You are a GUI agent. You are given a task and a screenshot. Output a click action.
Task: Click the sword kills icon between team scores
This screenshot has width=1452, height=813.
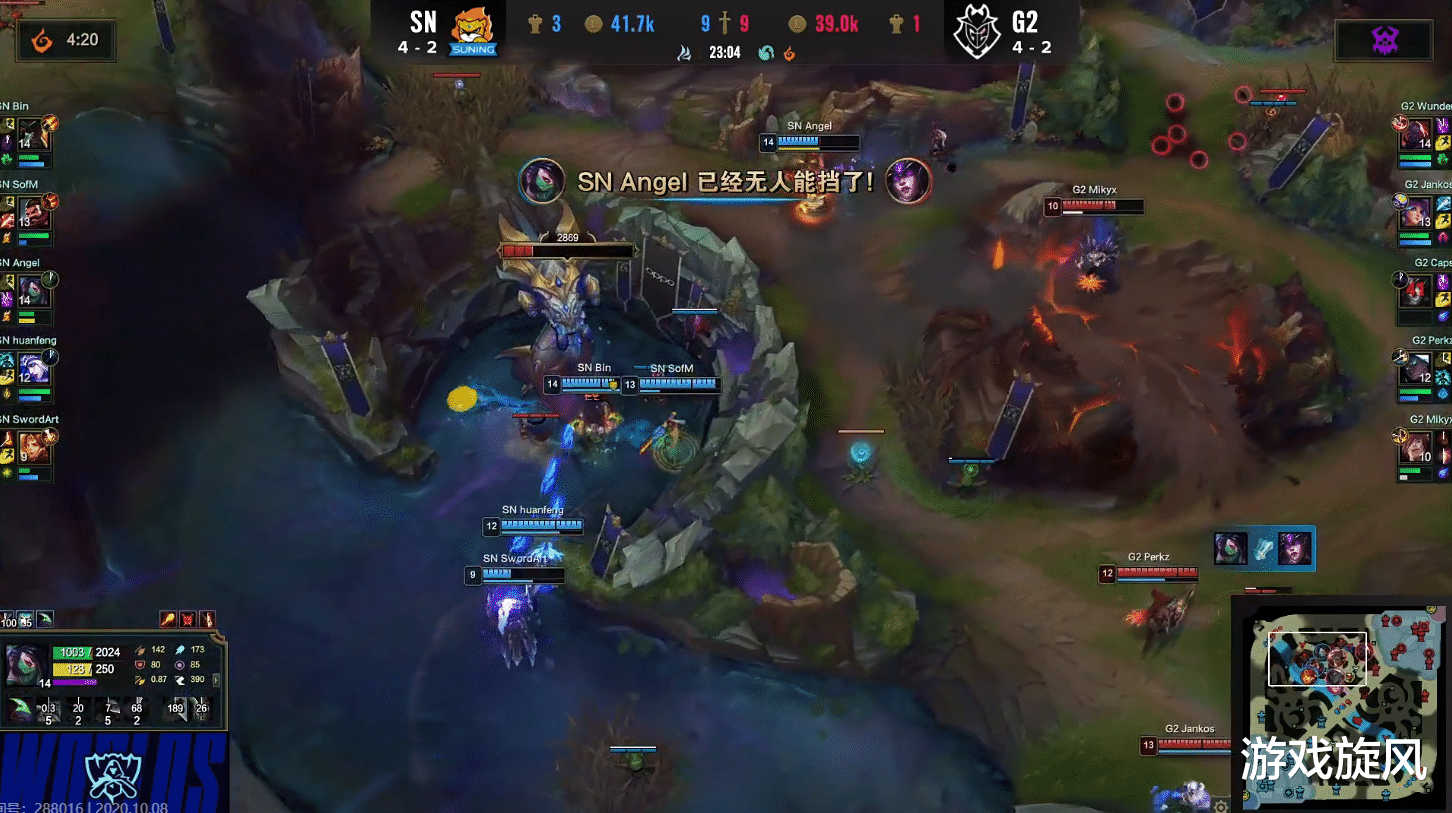pos(727,24)
